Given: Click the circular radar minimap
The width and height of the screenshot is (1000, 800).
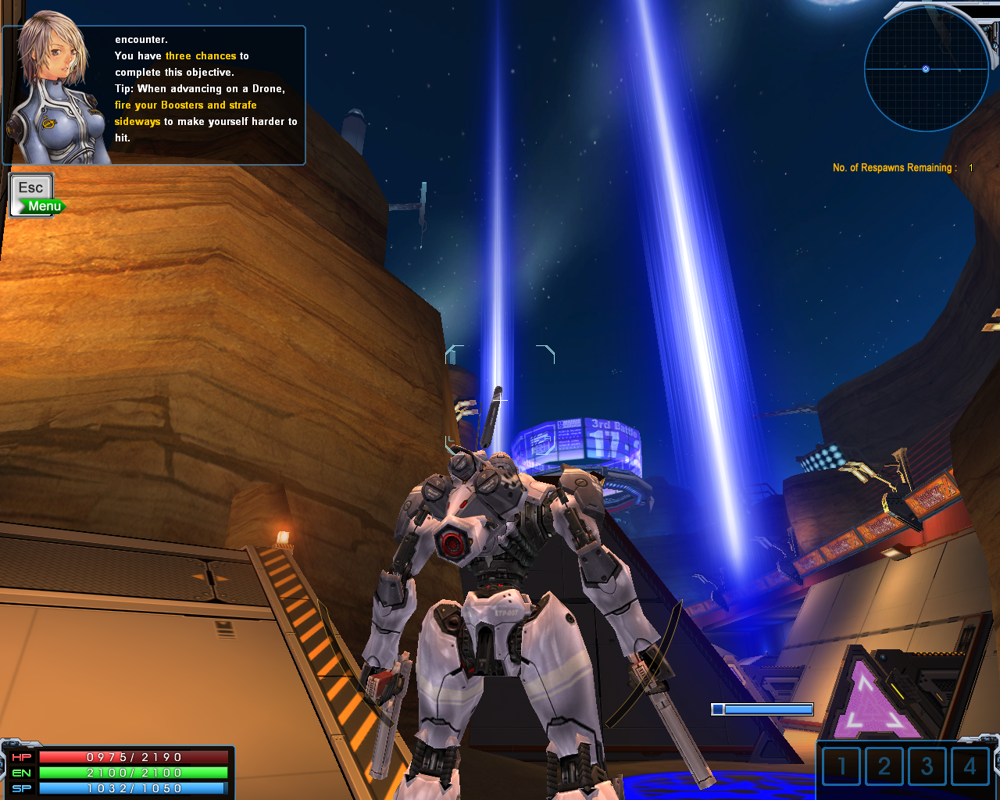Looking at the screenshot, I should [925, 69].
